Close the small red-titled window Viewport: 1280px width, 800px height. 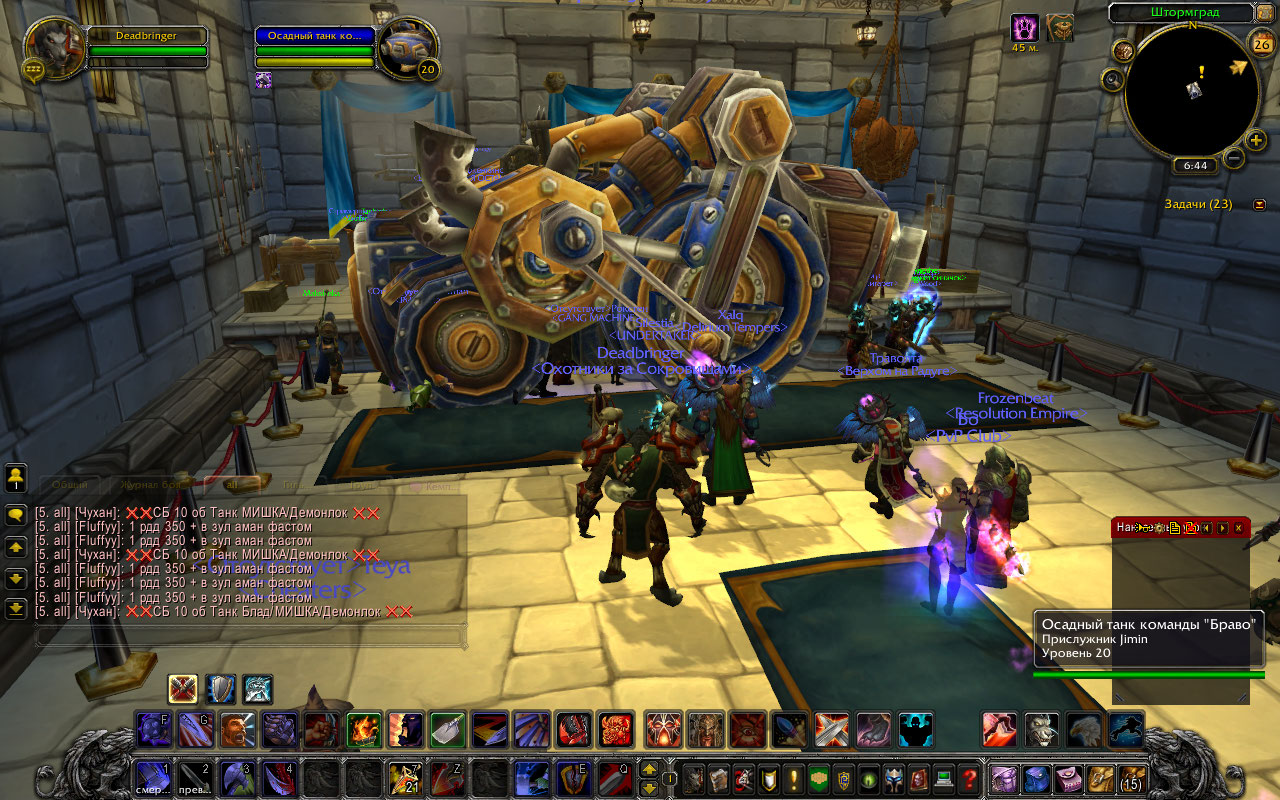click(x=1238, y=527)
